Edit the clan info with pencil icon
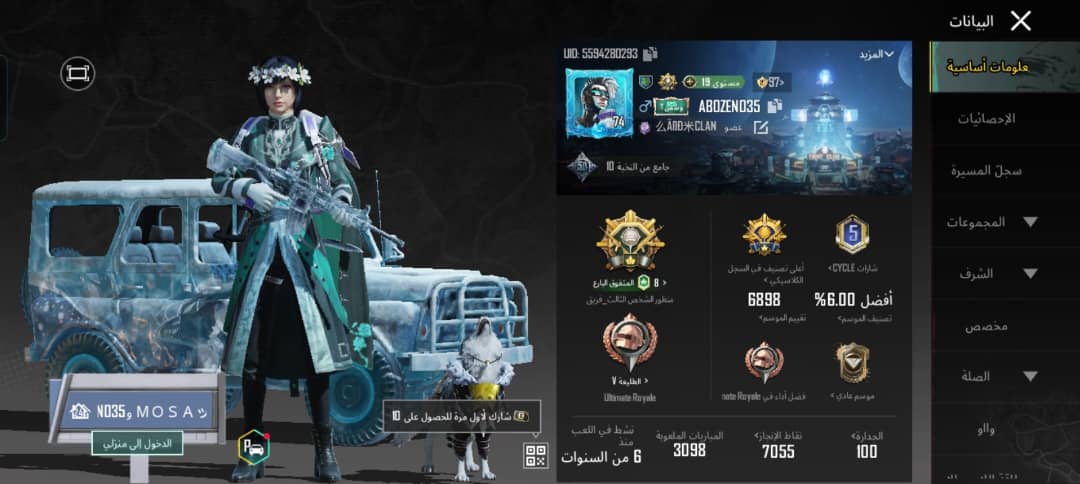The height and width of the screenshot is (484, 1080). click(x=761, y=128)
